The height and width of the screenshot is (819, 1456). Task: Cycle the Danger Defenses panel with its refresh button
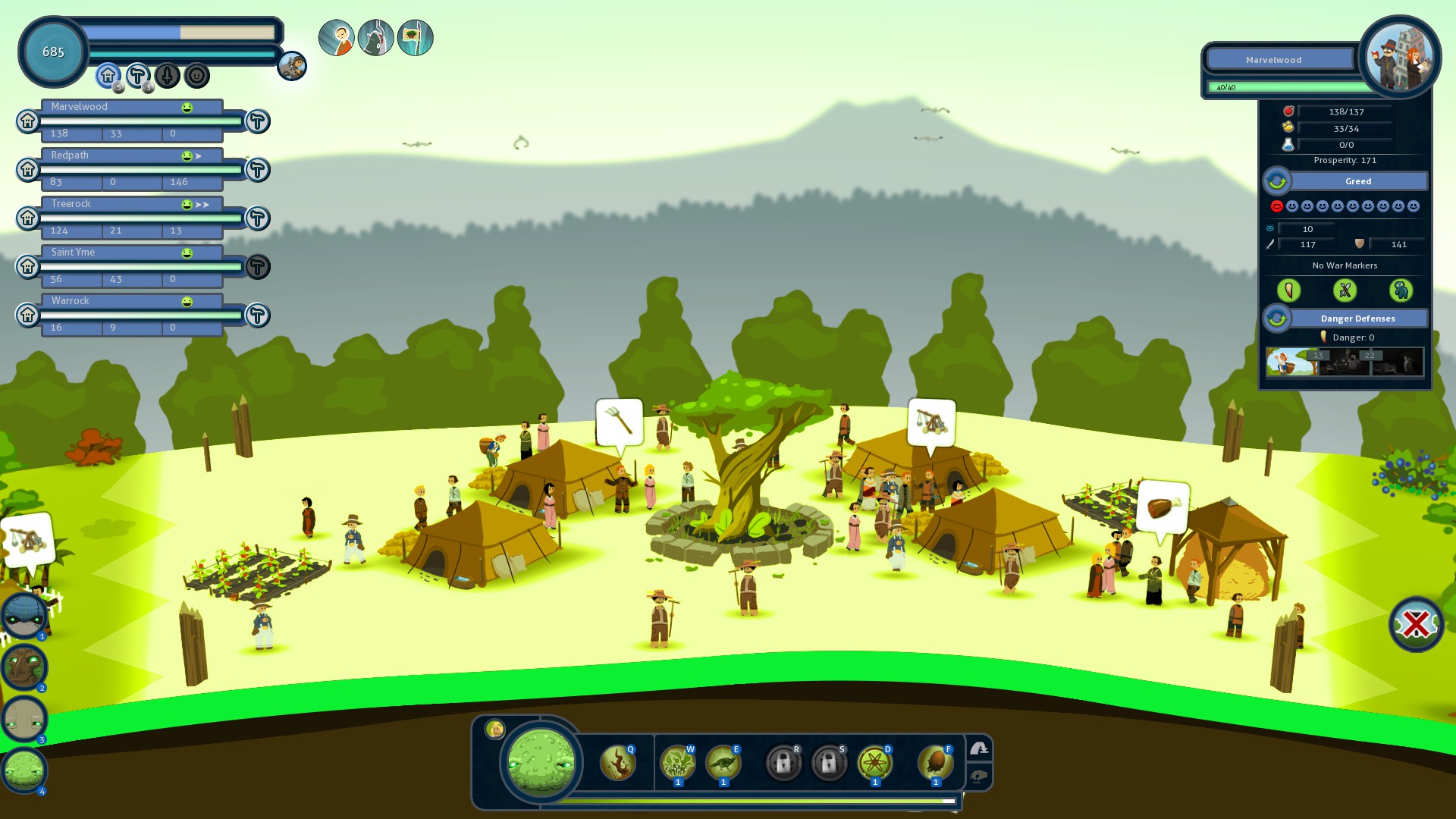coord(1277,318)
